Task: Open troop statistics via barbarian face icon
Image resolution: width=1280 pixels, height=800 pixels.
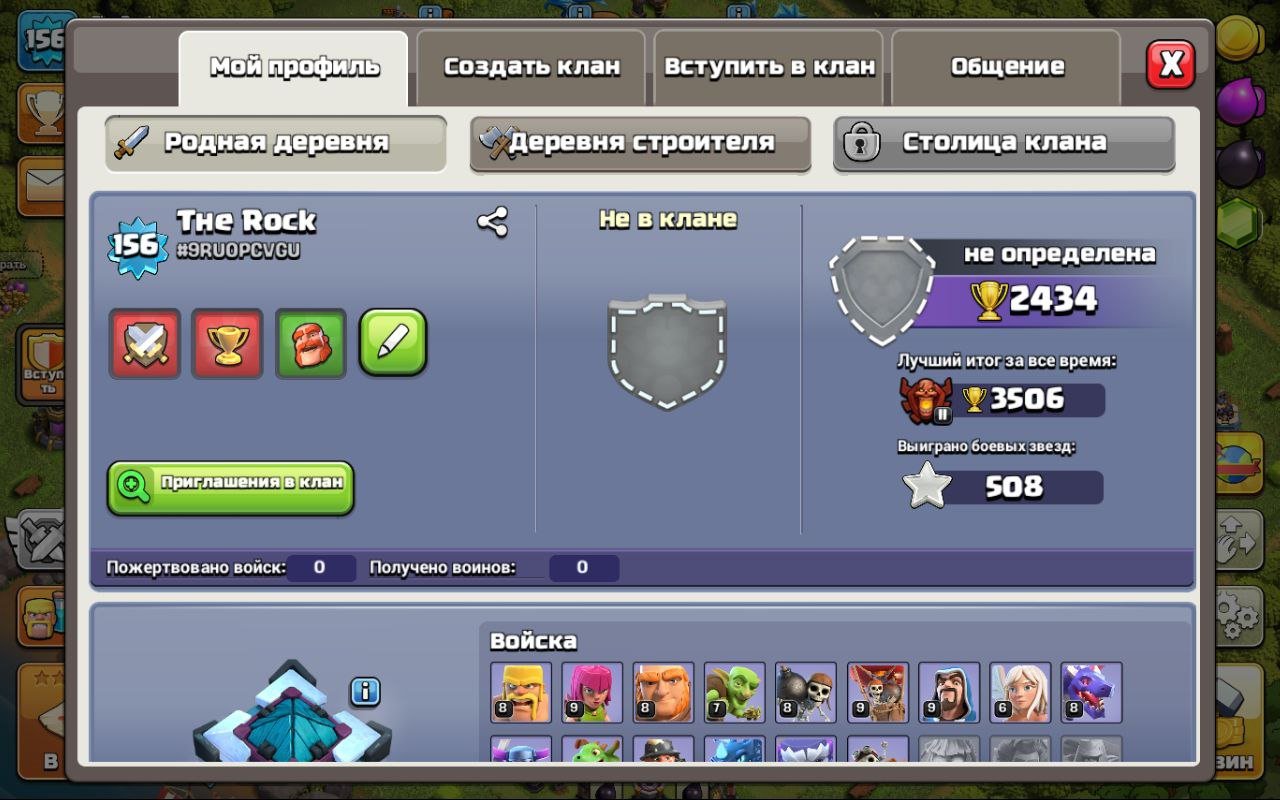Action: 310,341
